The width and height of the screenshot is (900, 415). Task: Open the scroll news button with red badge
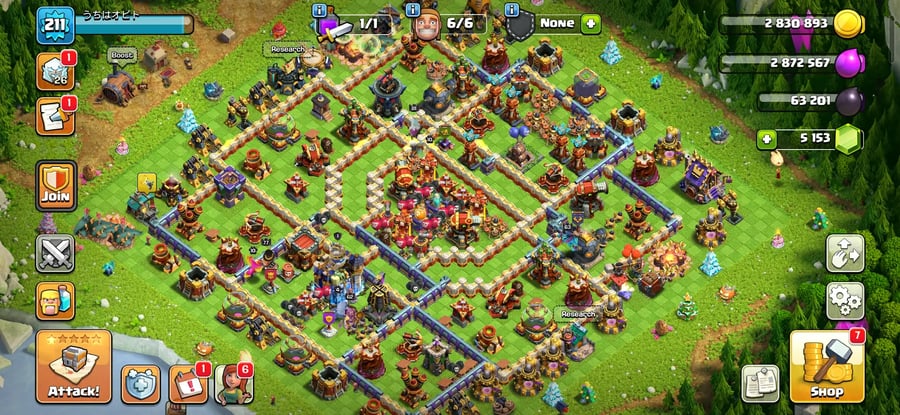53,116
